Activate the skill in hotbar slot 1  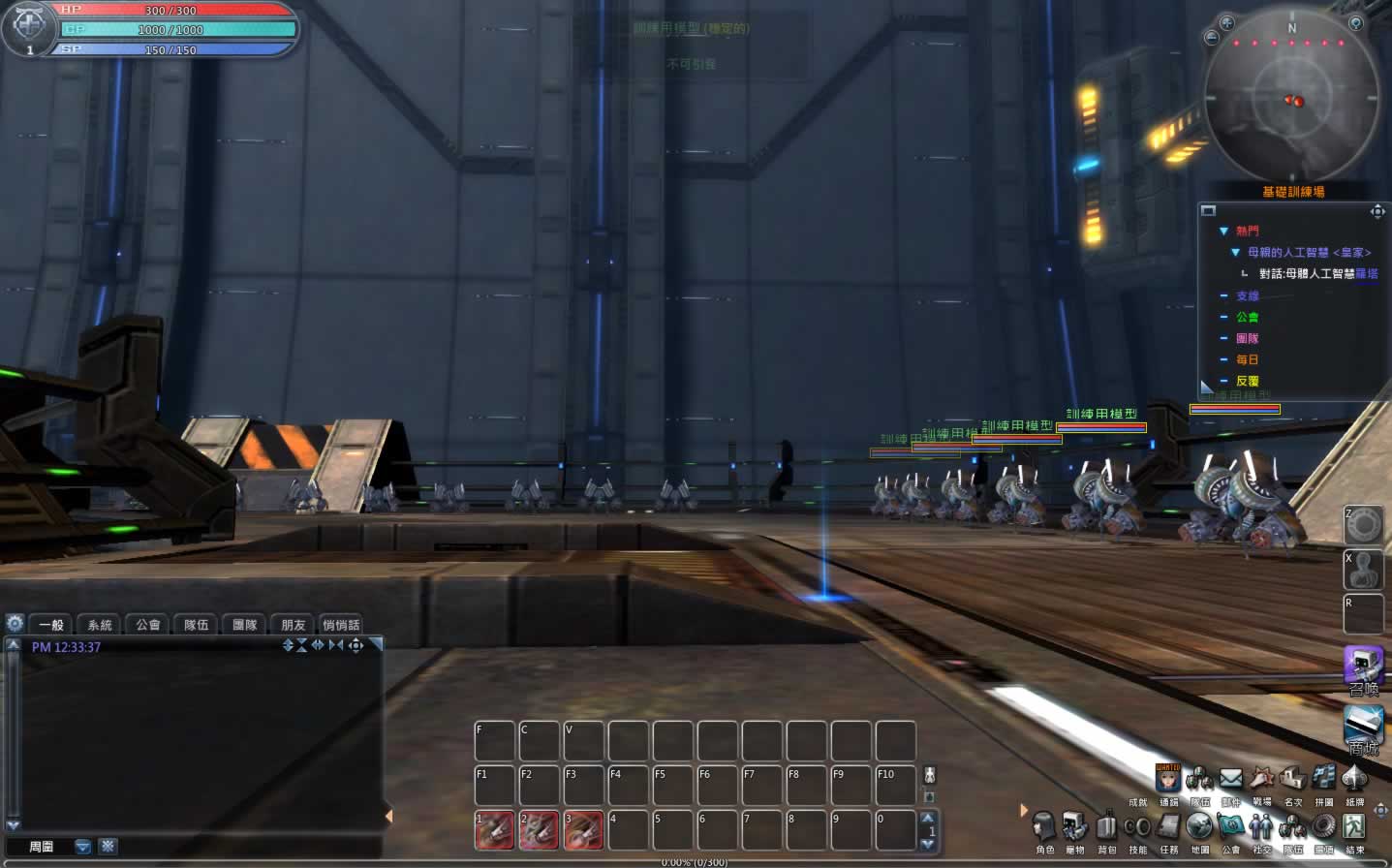coord(495,830)
